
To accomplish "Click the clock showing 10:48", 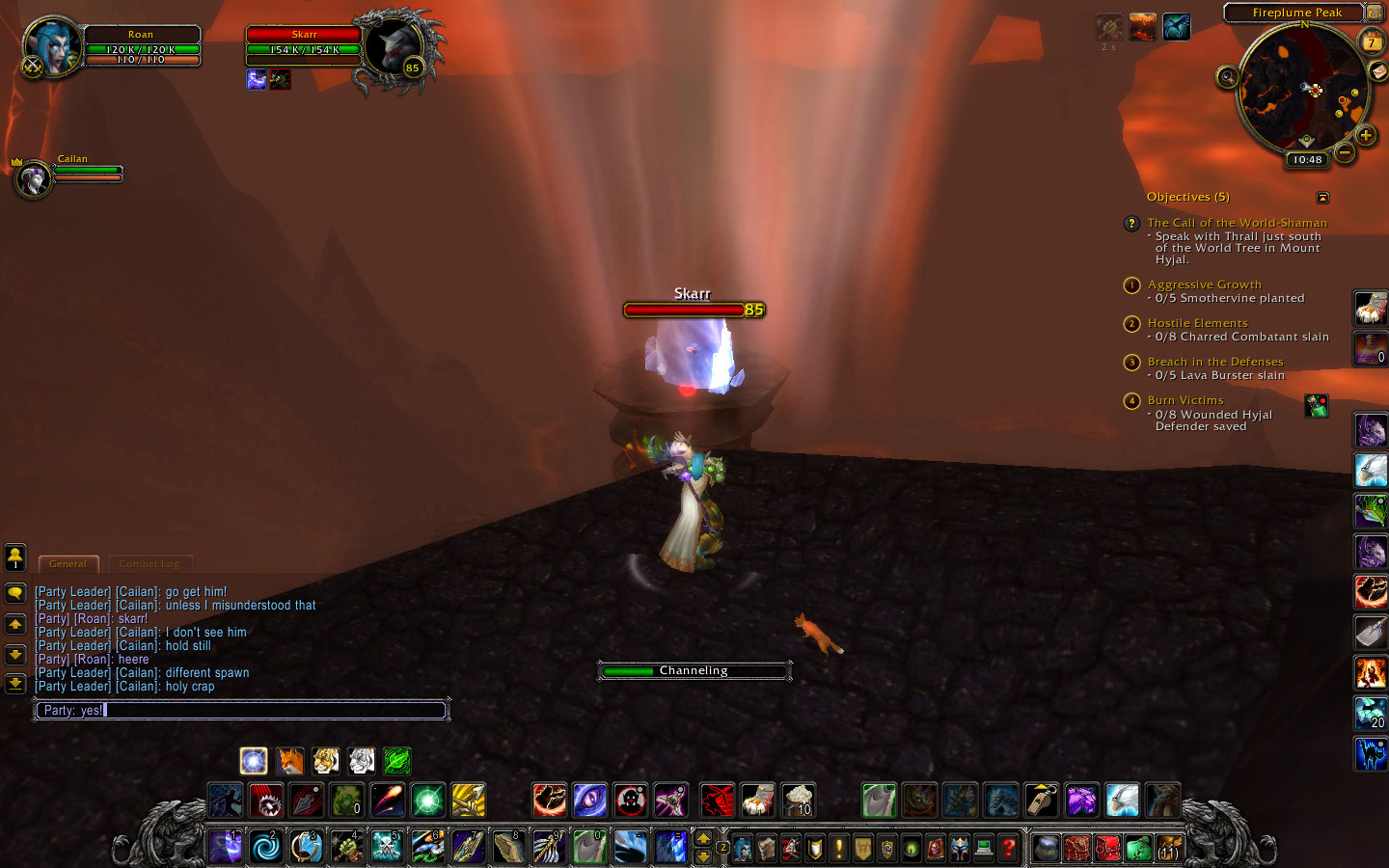I will click(x=1307, y=160).
